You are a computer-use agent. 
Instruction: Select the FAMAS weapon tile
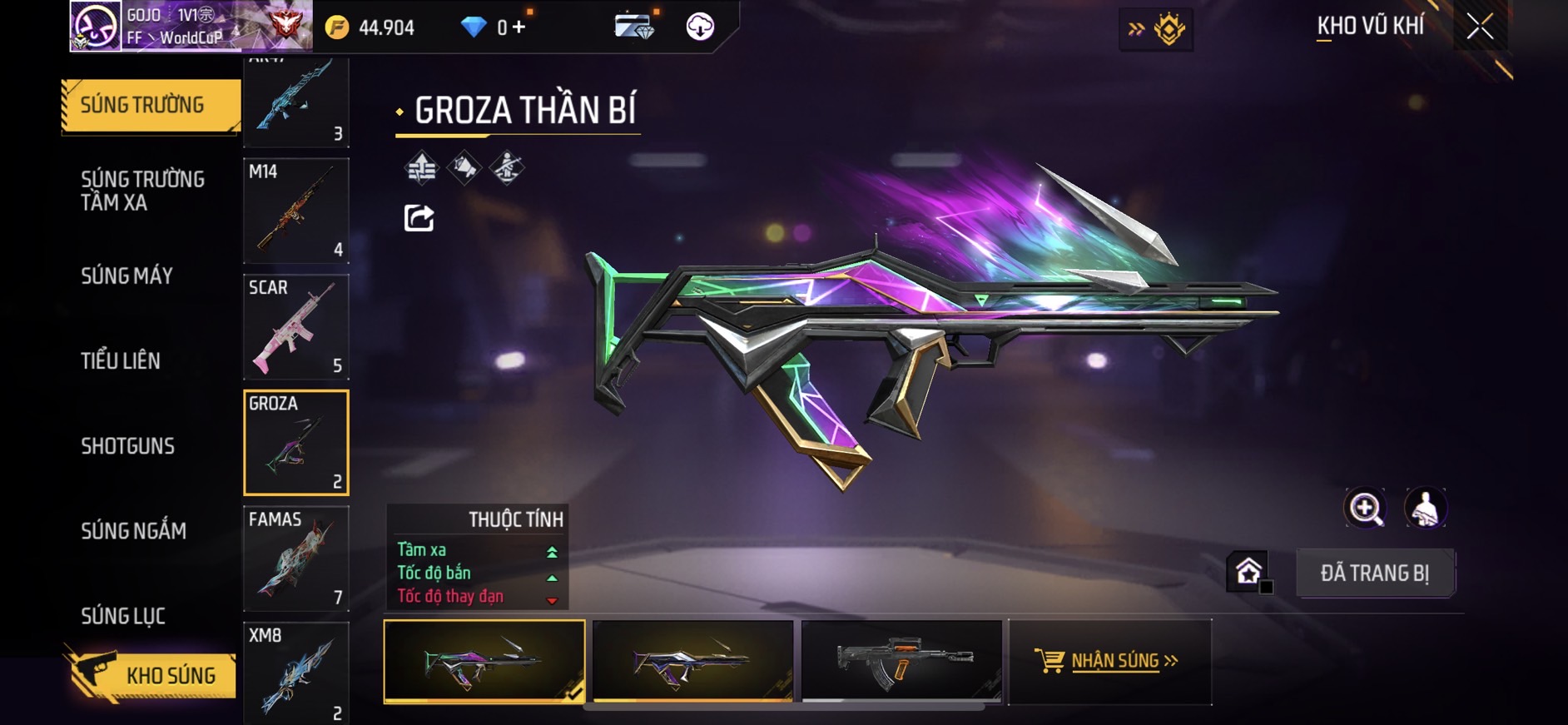point(296,559)
